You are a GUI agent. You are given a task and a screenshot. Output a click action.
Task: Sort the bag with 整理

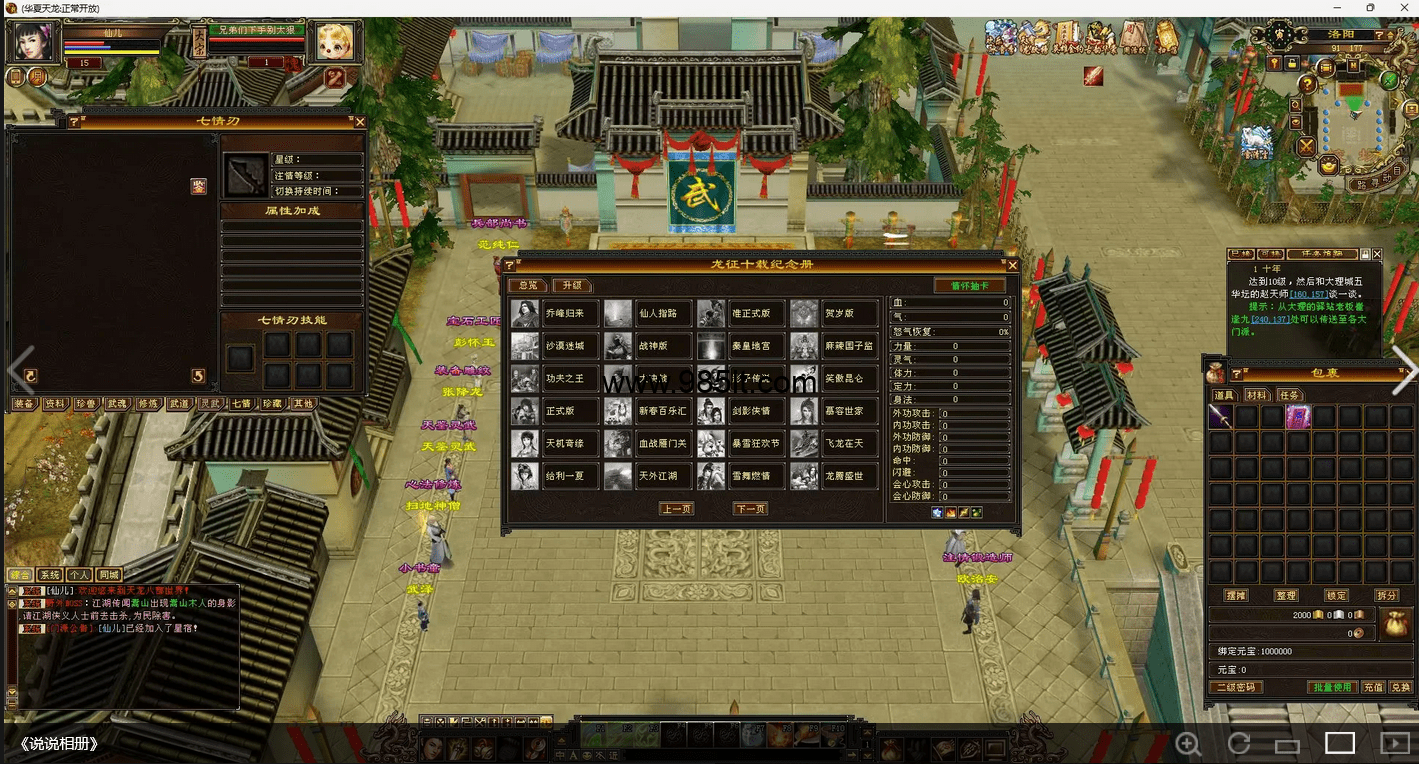point(1285,595)
